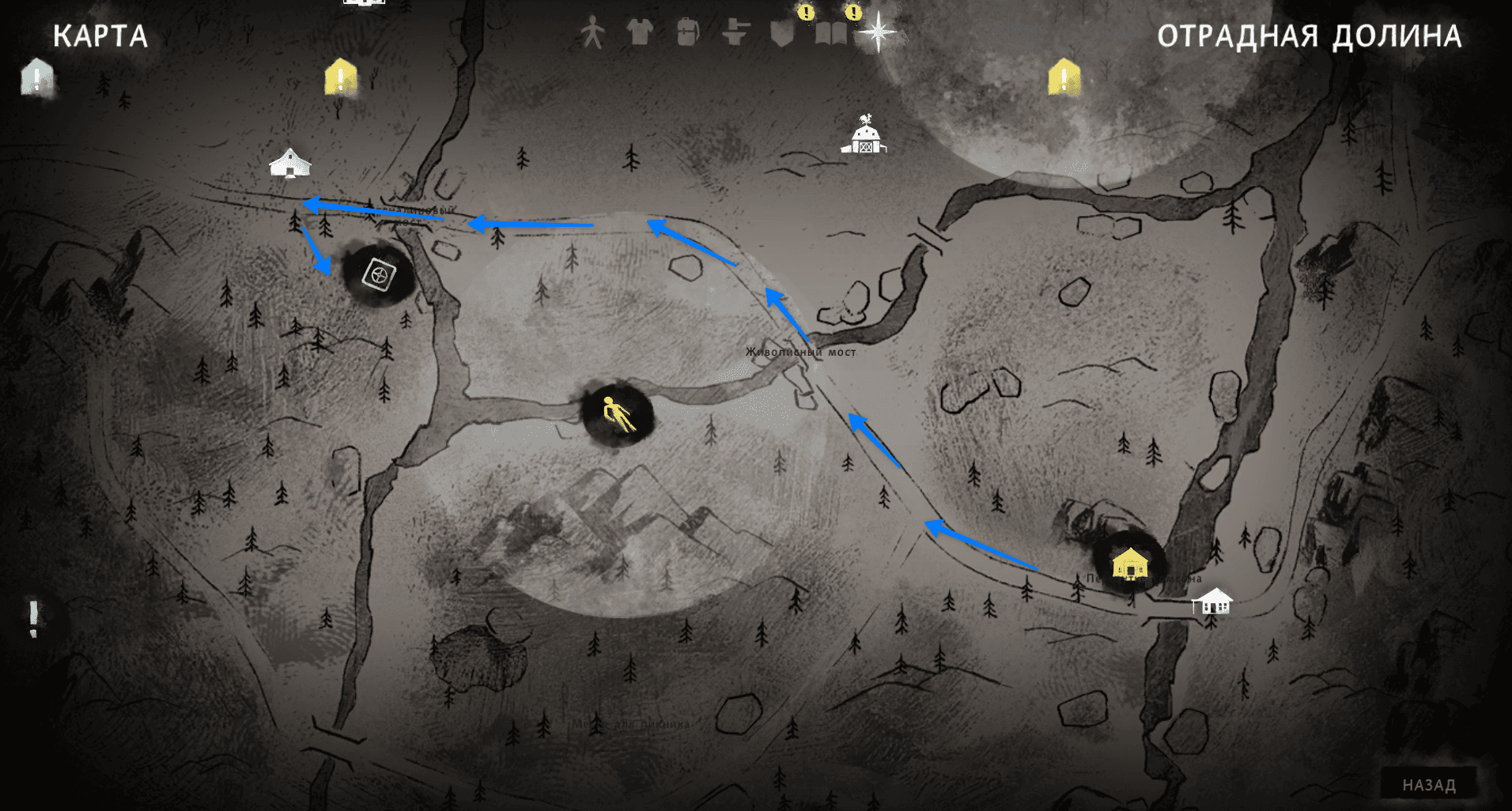Switch to the clothing tab
The width and height of the screenshot is (1512, 811).
coord(640,33)
